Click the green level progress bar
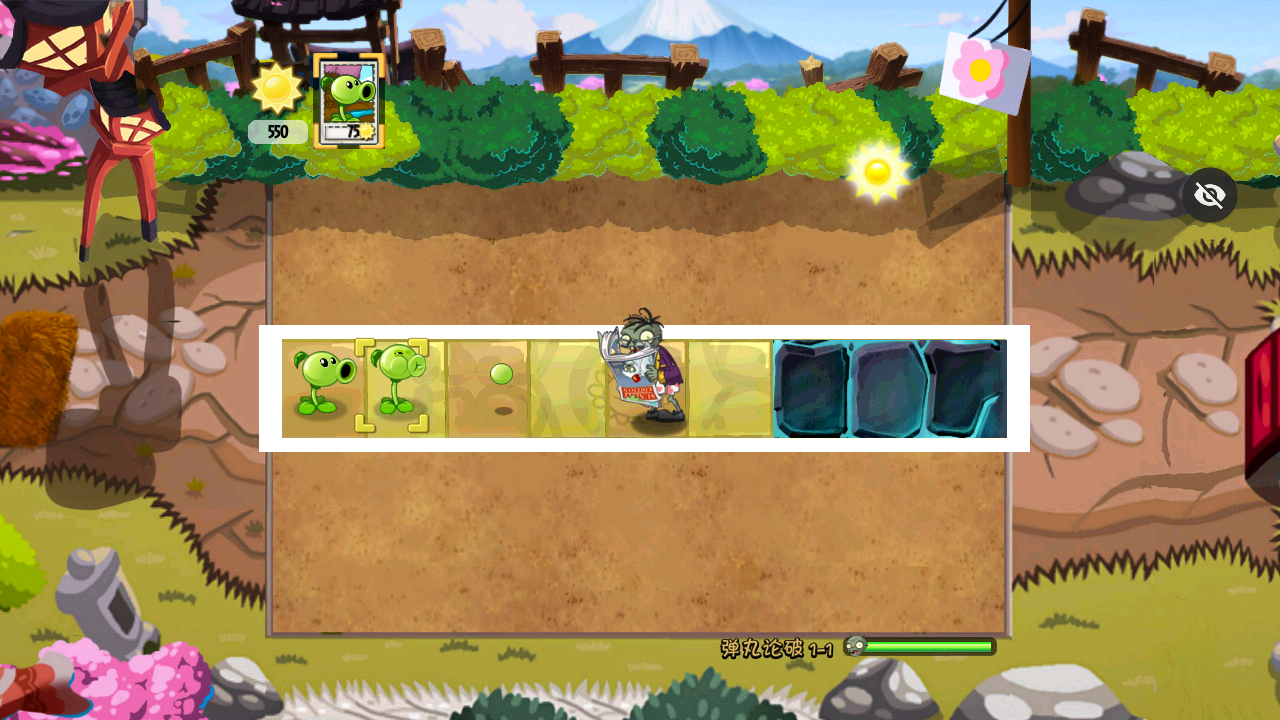Screen dimensions: 1280x720 click(x=930, y=646)
